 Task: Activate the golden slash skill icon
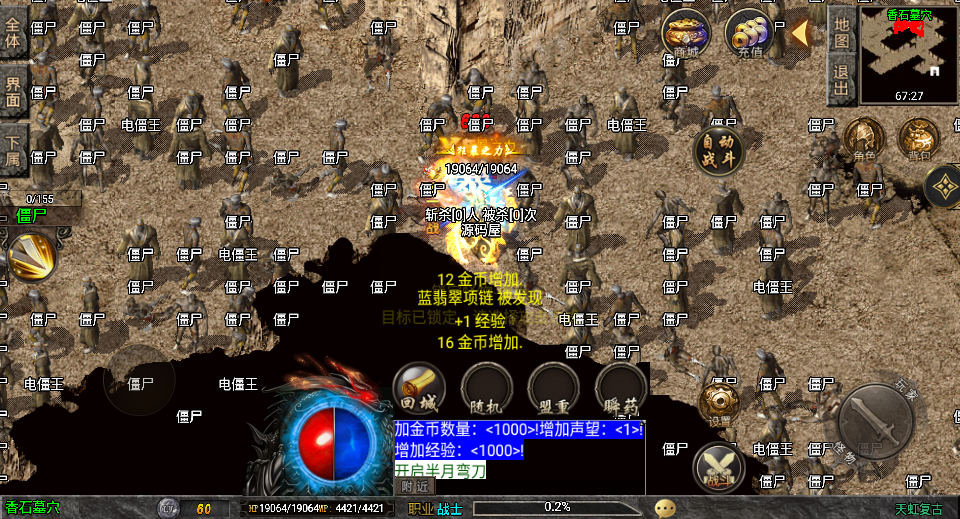point(31,256)
